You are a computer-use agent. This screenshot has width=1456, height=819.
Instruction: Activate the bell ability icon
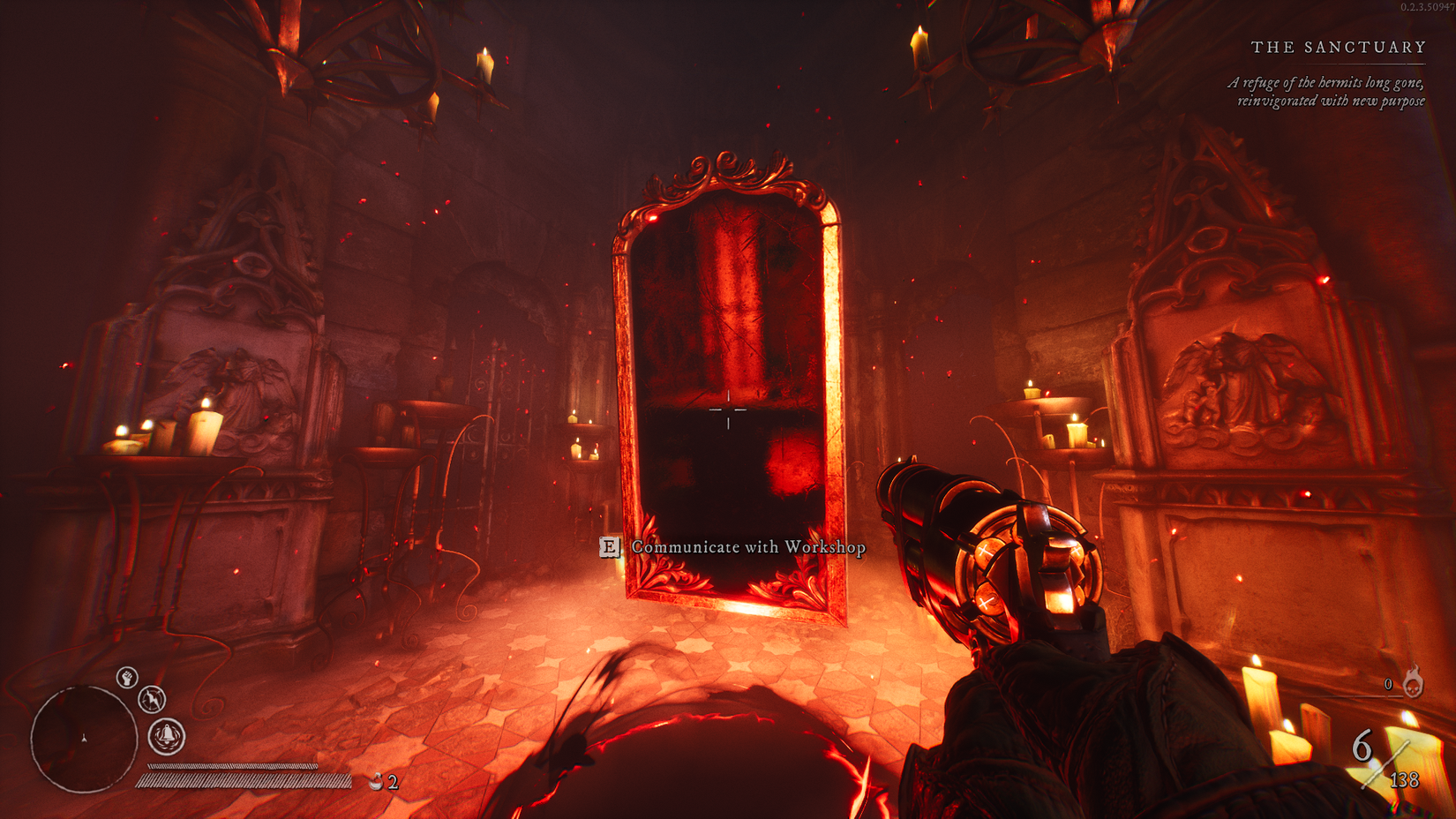pos(166,734)
